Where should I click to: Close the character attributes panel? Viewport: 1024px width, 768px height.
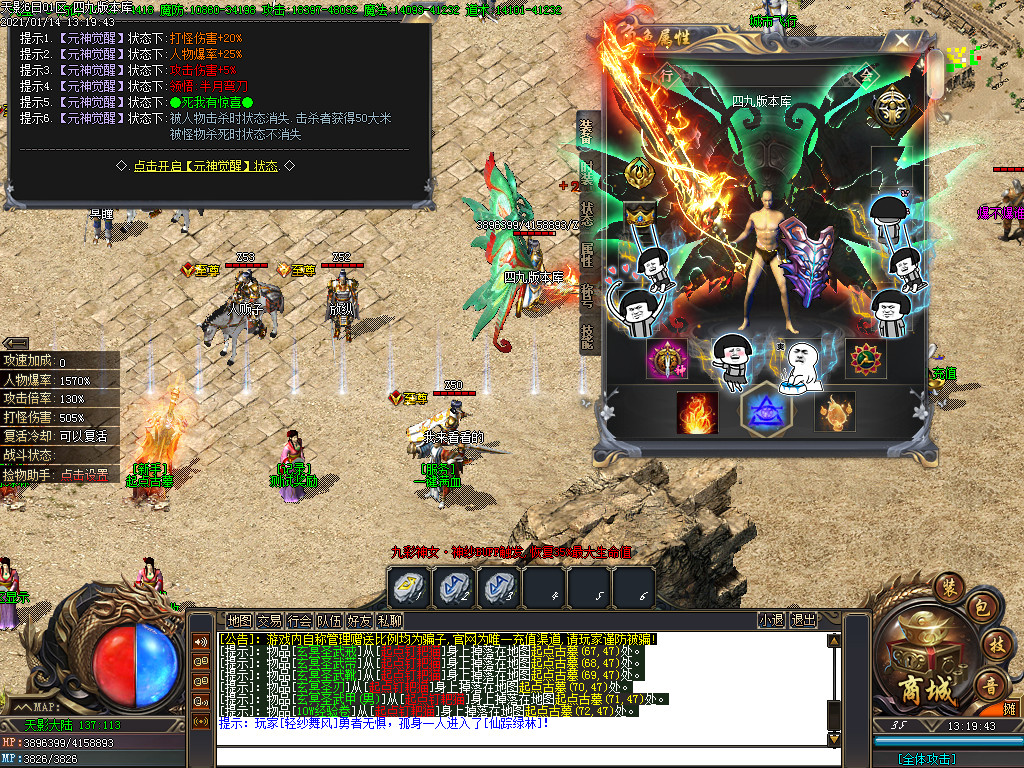pos(903,41)
